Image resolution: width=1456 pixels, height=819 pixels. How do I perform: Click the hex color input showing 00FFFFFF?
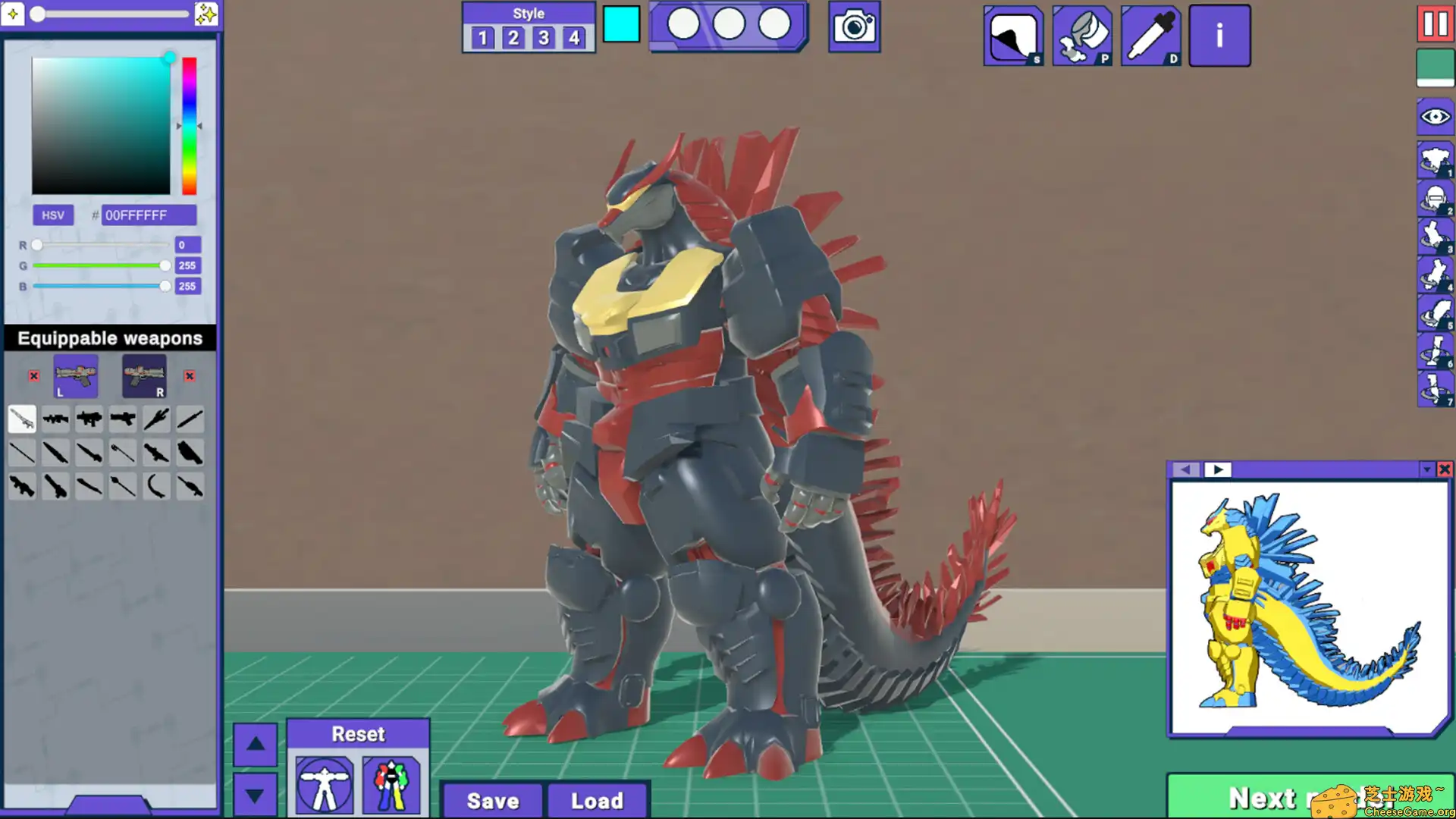coord(148,215)
